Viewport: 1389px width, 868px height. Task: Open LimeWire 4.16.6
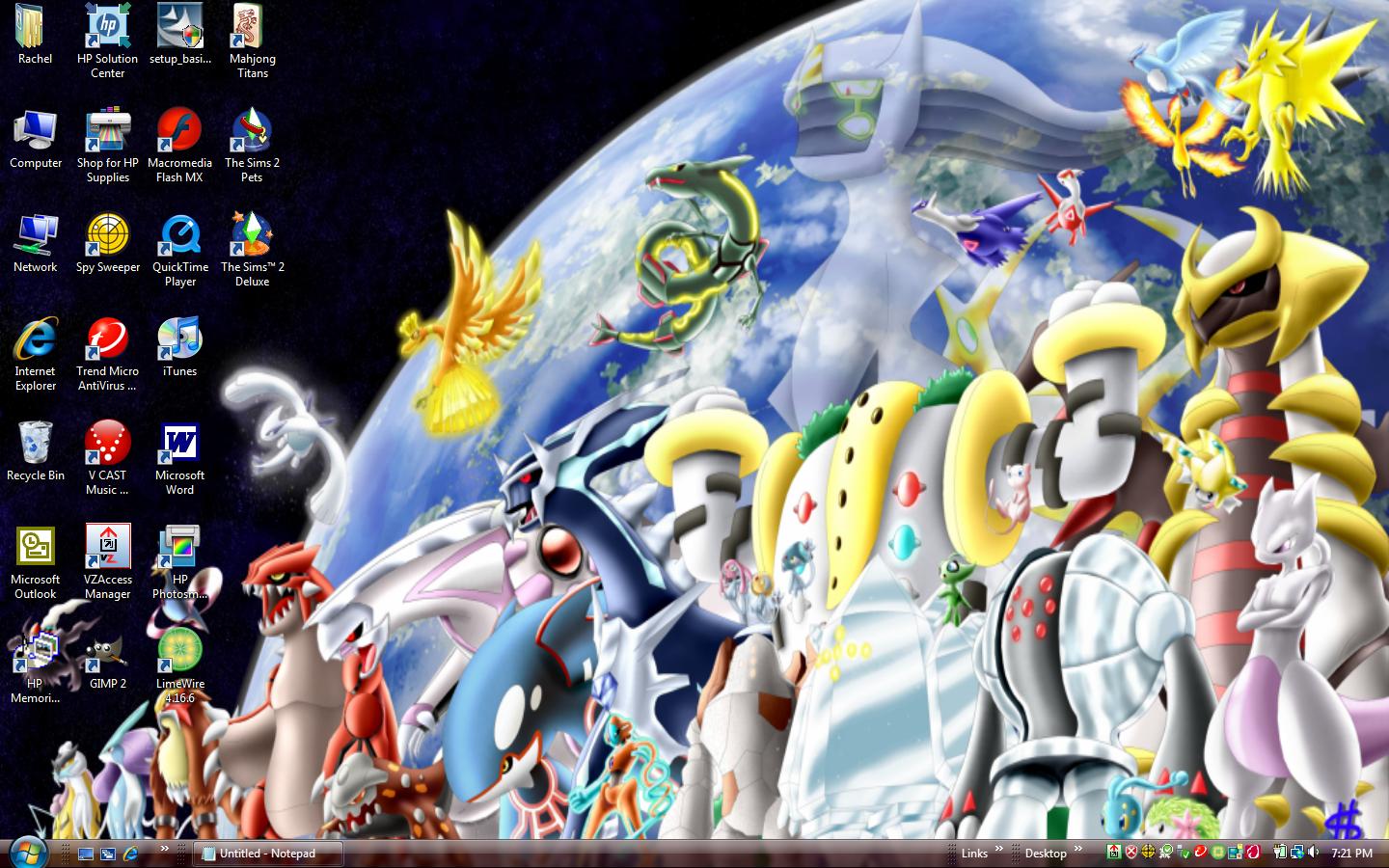[179, 654]
